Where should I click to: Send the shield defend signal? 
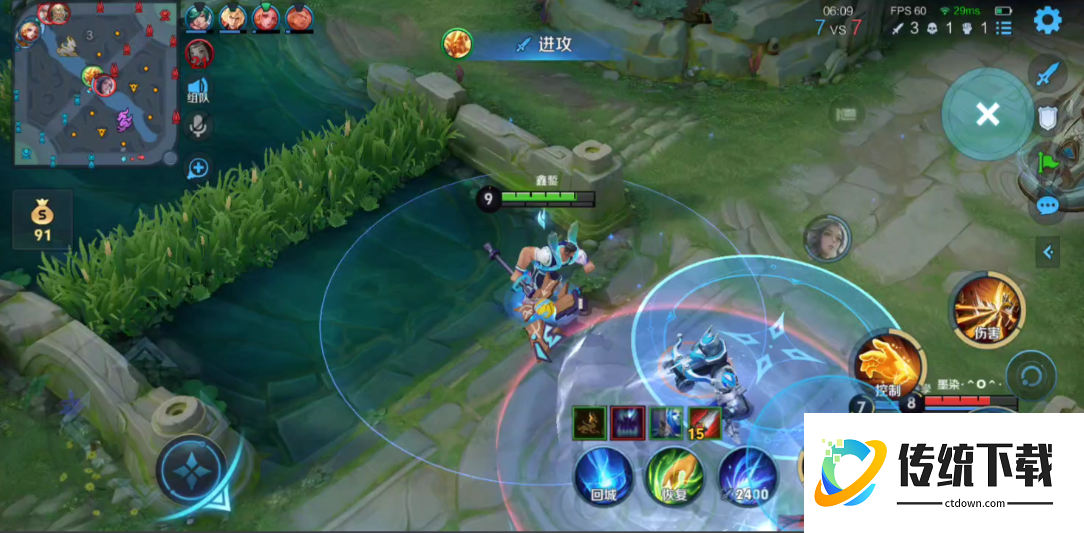click(x=1047, y=119)
